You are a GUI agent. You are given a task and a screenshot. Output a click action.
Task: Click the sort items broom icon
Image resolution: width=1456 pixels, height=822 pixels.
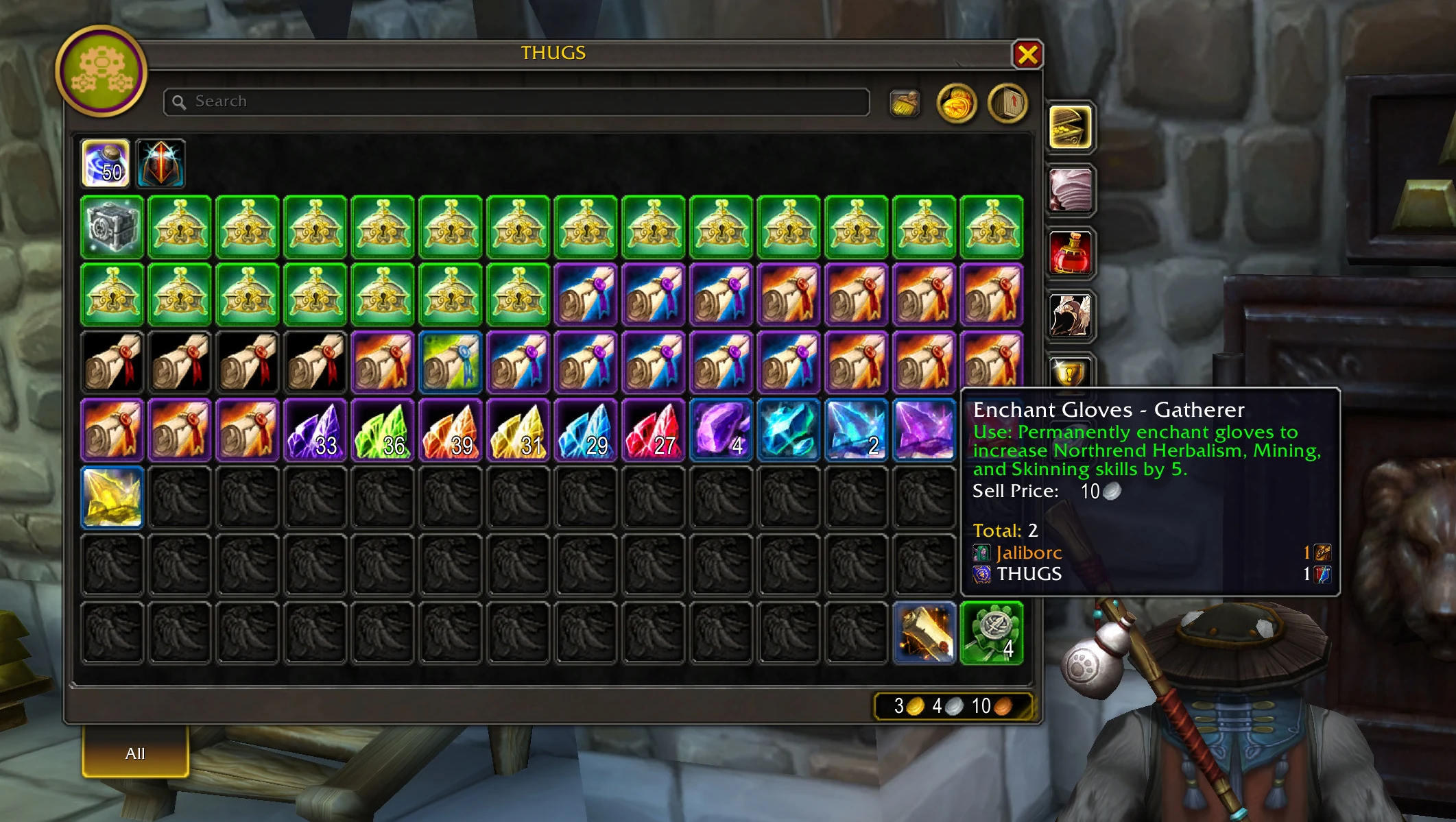pos(905,103)
